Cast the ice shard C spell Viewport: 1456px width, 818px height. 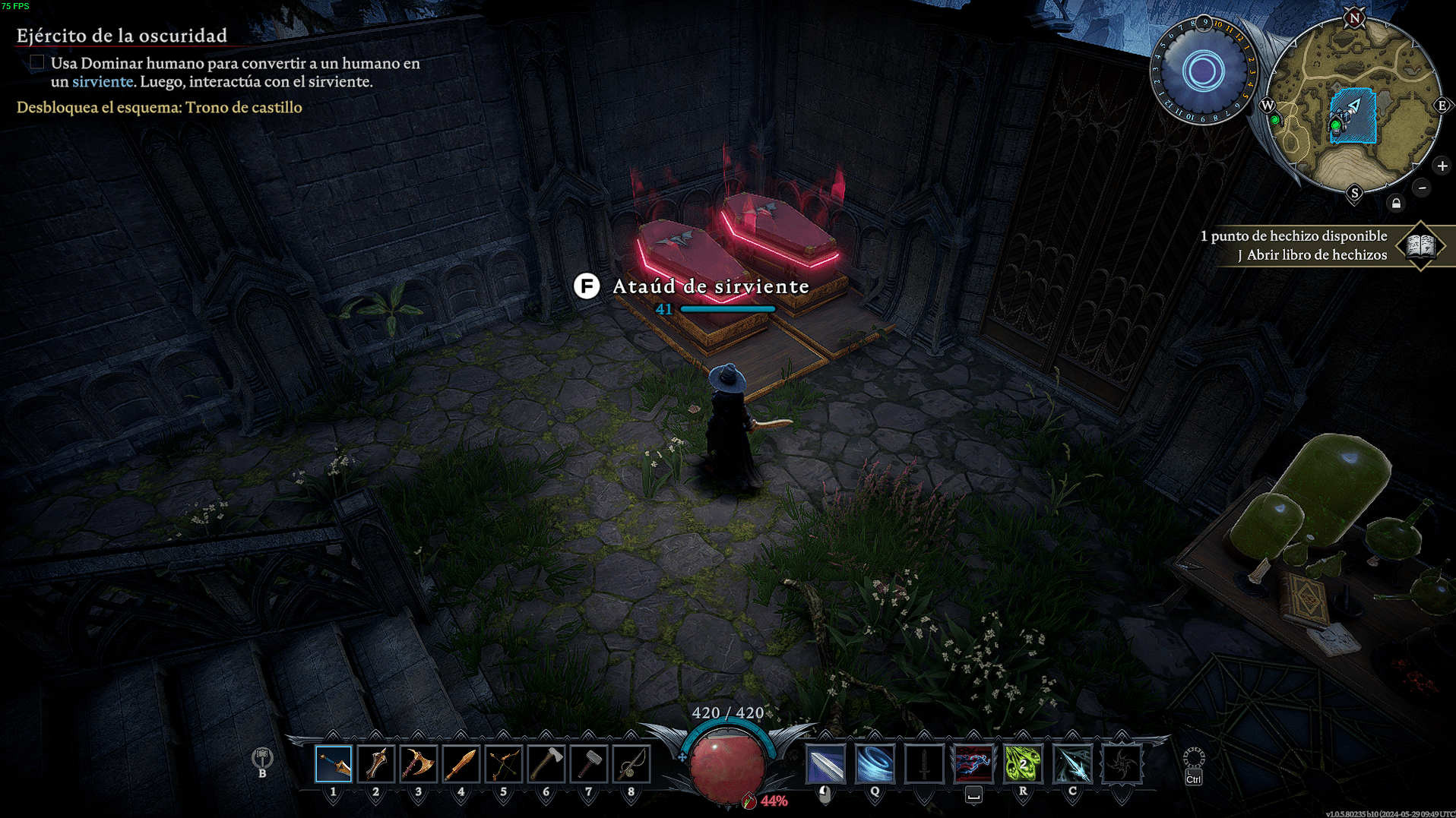[x=1072, y=764]
